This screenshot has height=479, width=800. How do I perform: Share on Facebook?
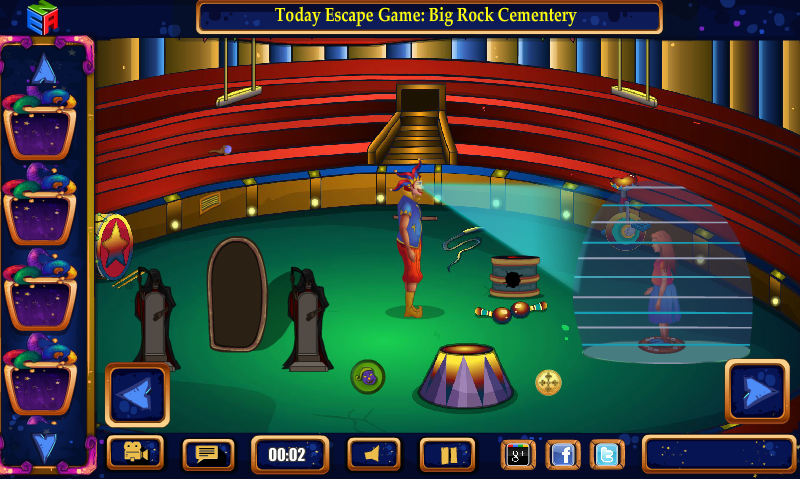(563, 454)
